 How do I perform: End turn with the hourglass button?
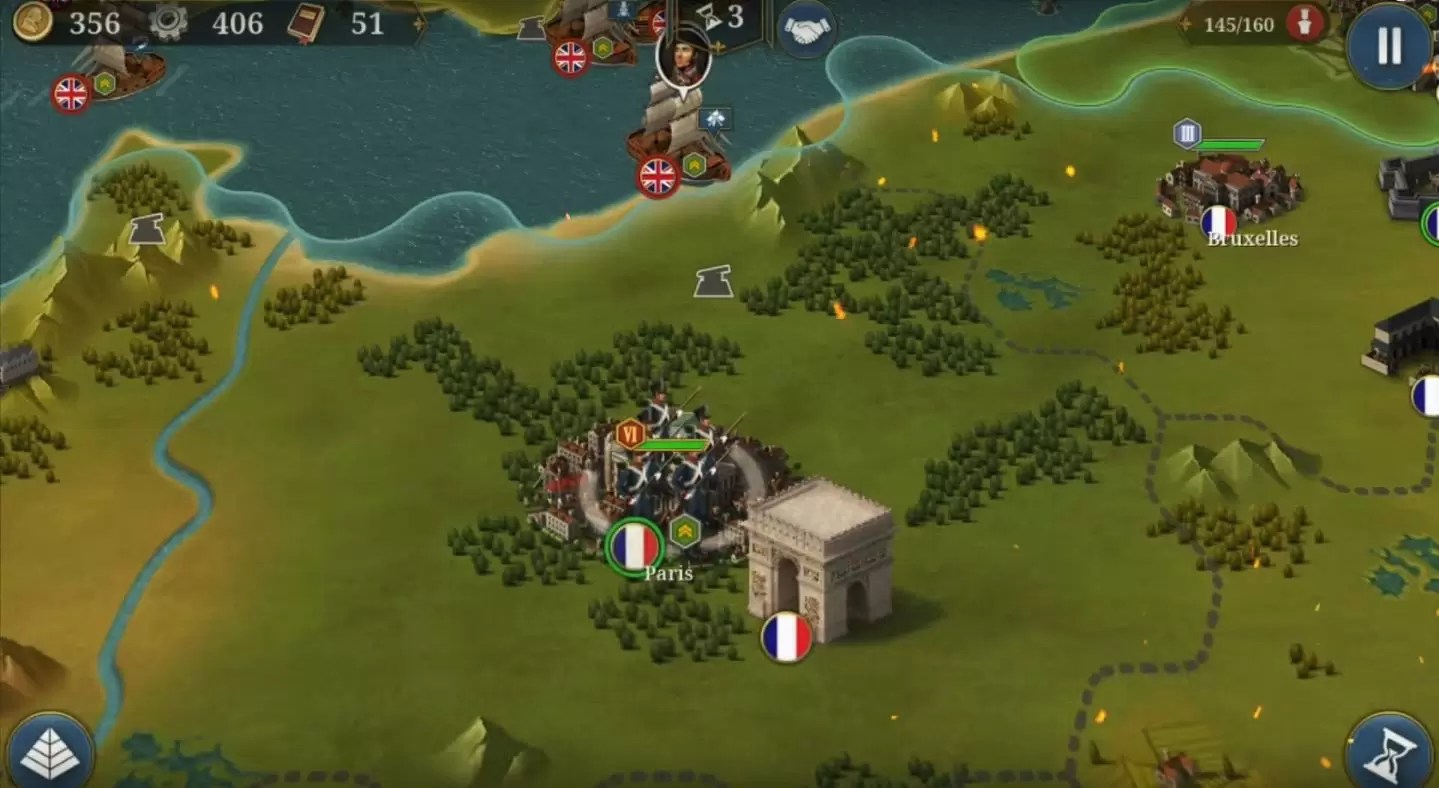pyautogui.click(x=1391, y=749)
